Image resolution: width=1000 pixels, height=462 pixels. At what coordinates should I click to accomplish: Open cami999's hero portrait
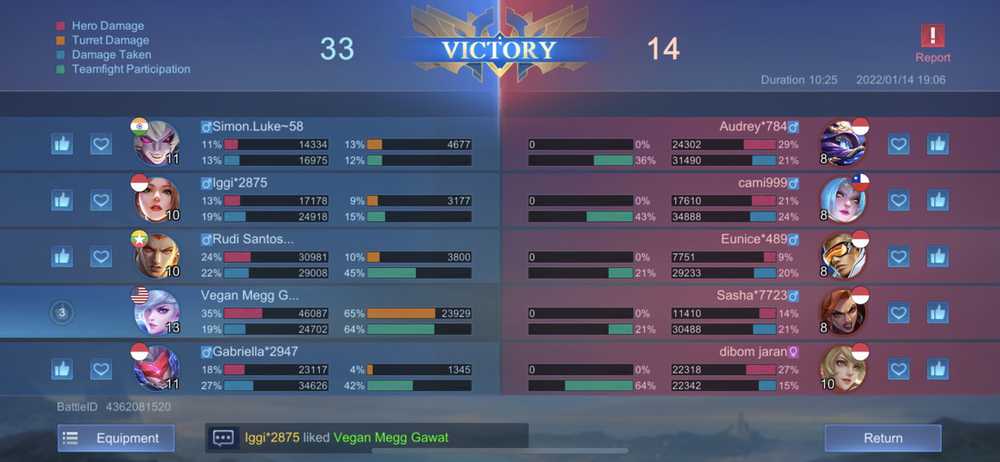pos(842,199)
